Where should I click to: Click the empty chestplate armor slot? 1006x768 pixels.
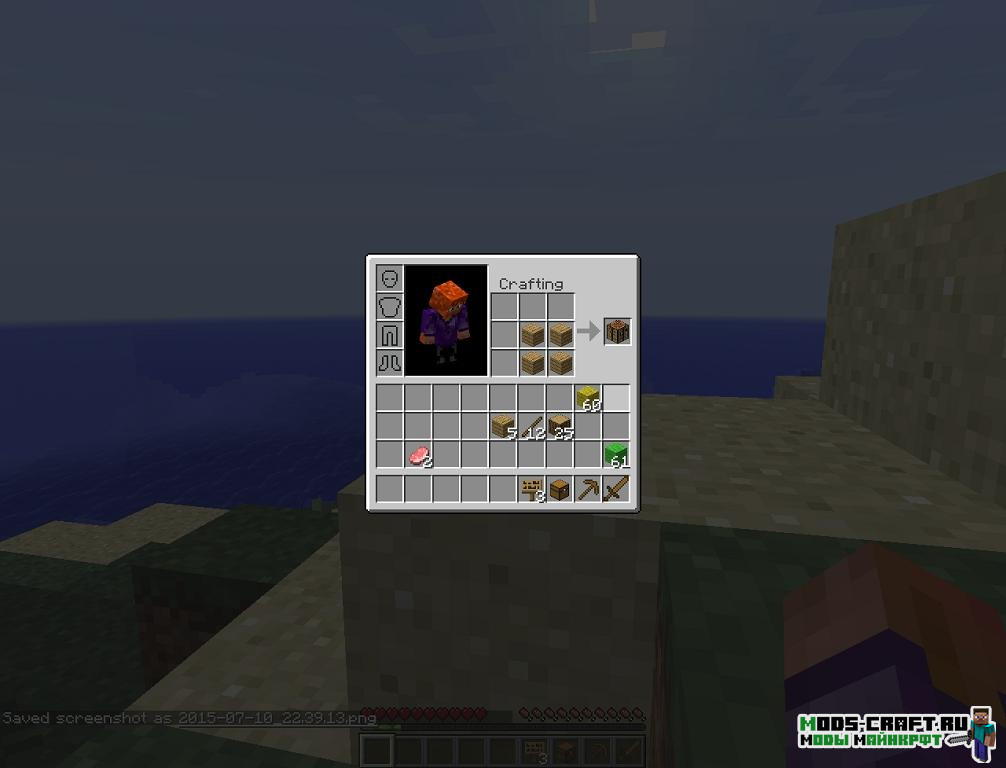coord(390,306)
